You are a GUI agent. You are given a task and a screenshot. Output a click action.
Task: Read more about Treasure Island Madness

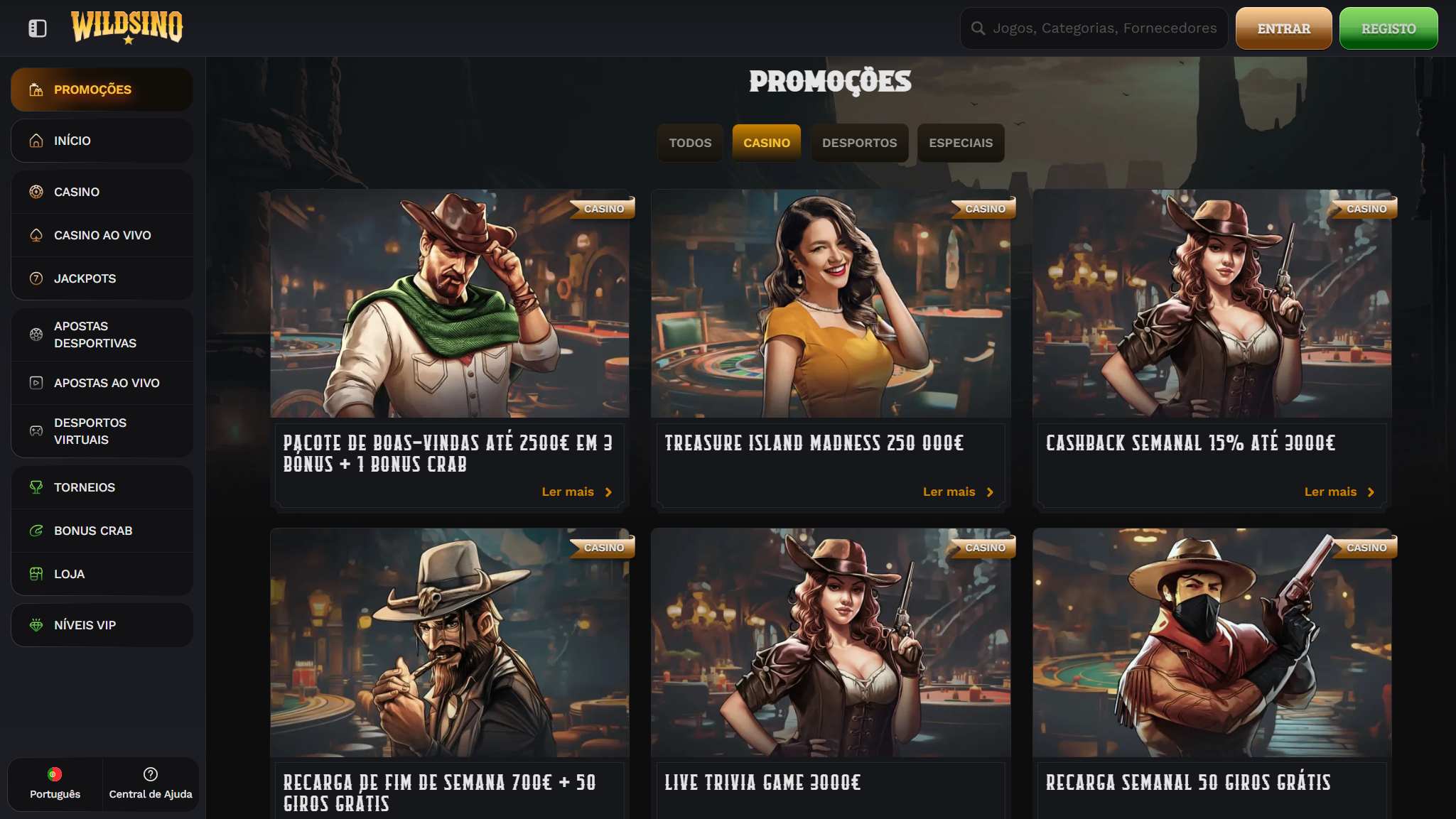(957, 492)
